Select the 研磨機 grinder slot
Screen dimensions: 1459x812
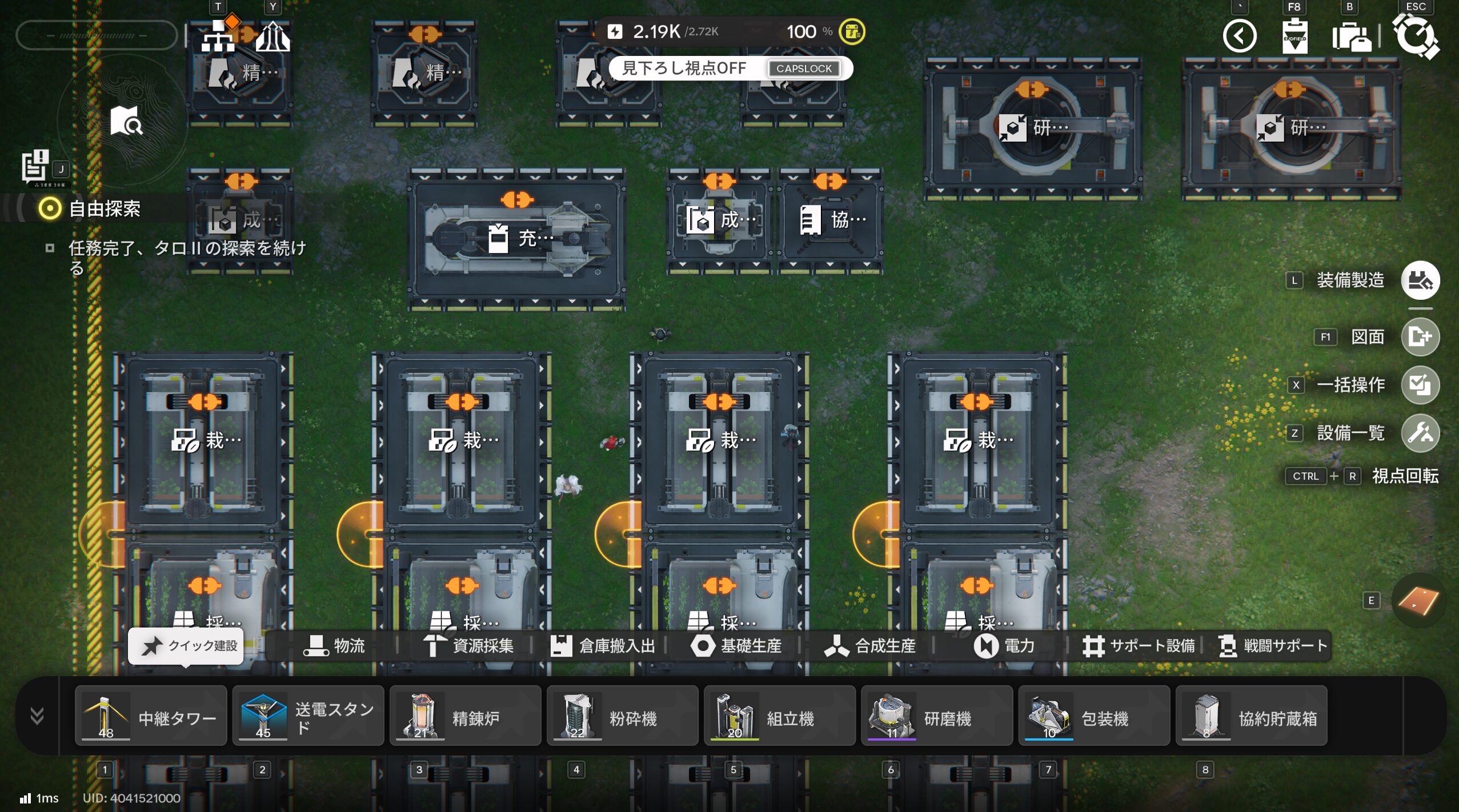click(x=936, y=716)
